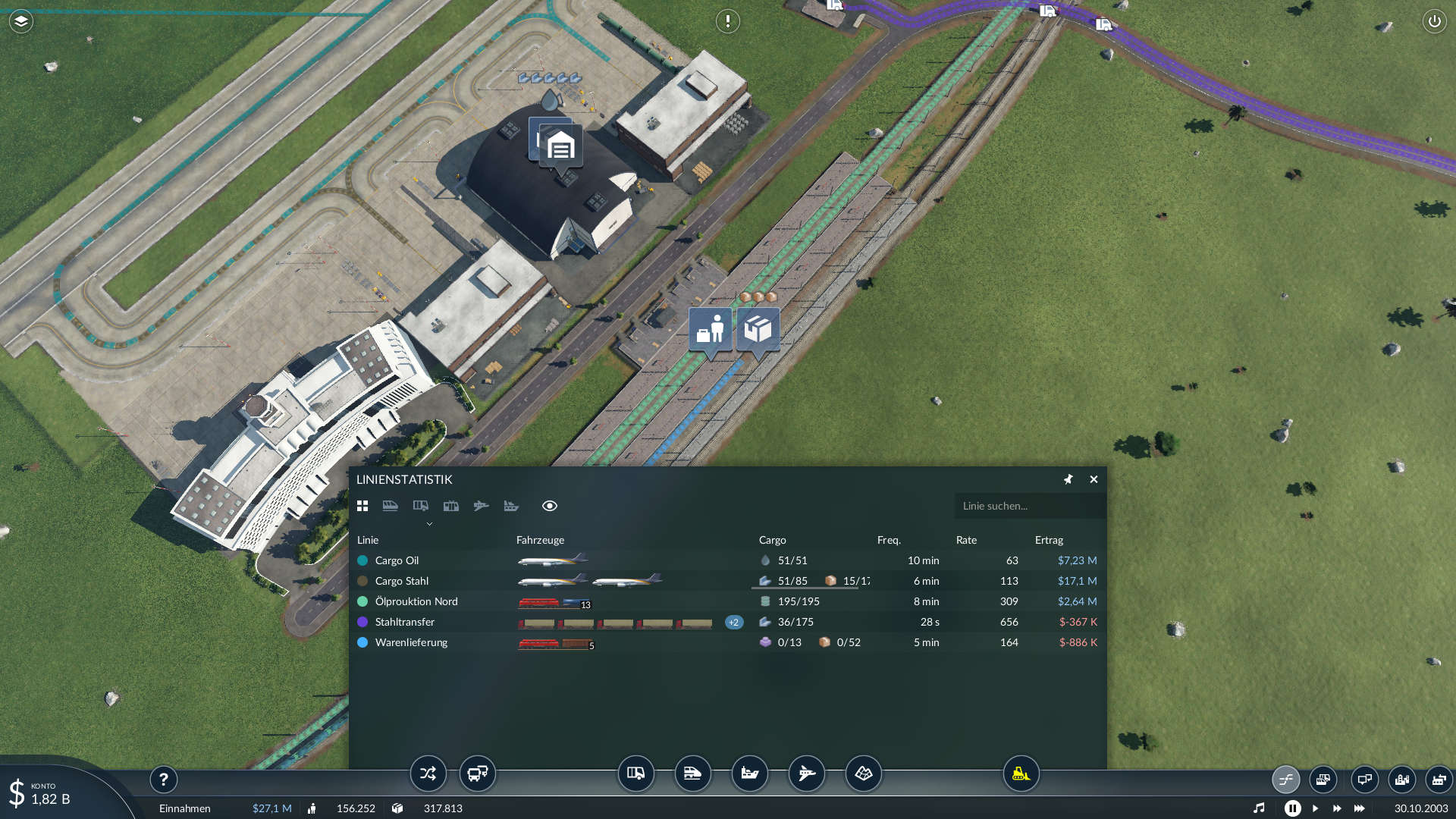
Task: Toggle the eye visibility filter
Action: (550, 506)
